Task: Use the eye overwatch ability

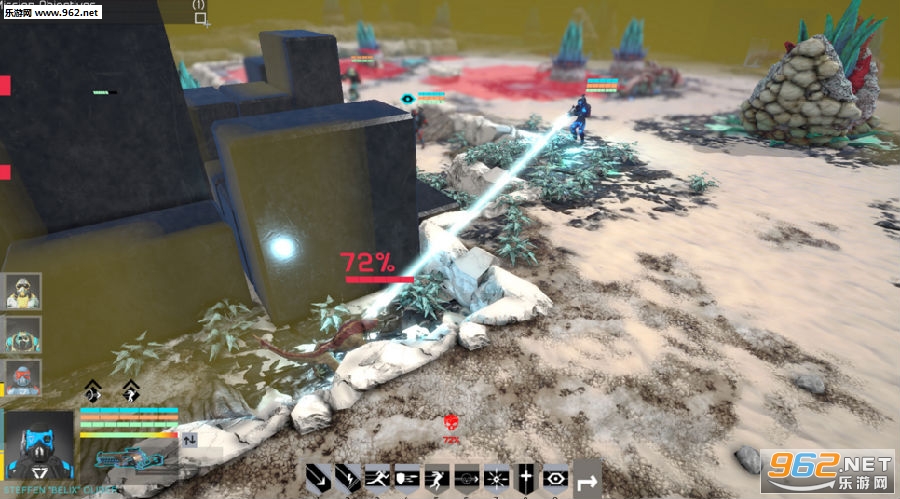Action: click(555, 478)
